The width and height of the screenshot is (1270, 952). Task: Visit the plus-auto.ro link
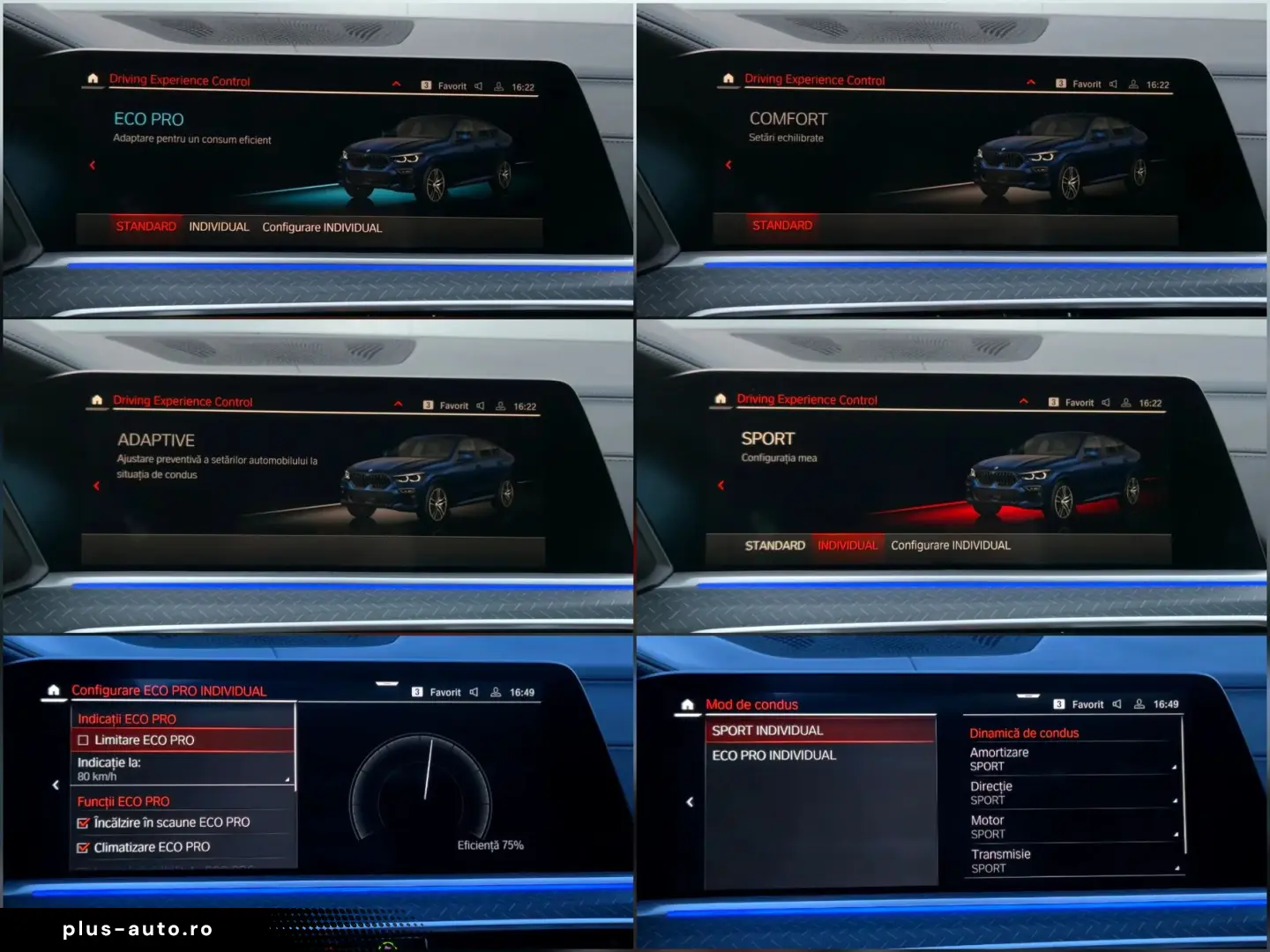136,928
